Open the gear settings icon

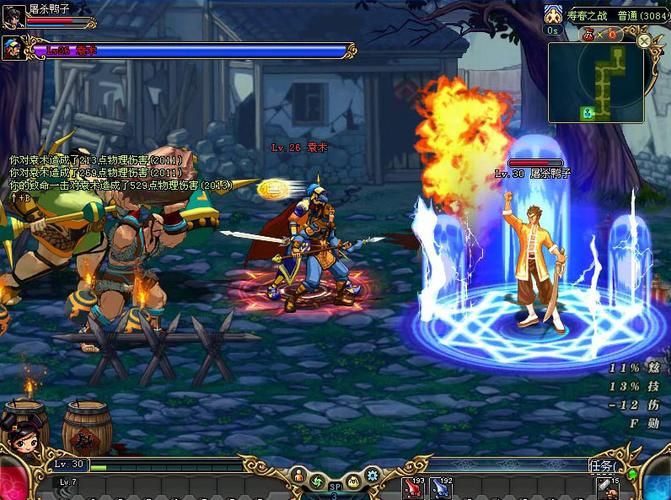coord(372,475)
